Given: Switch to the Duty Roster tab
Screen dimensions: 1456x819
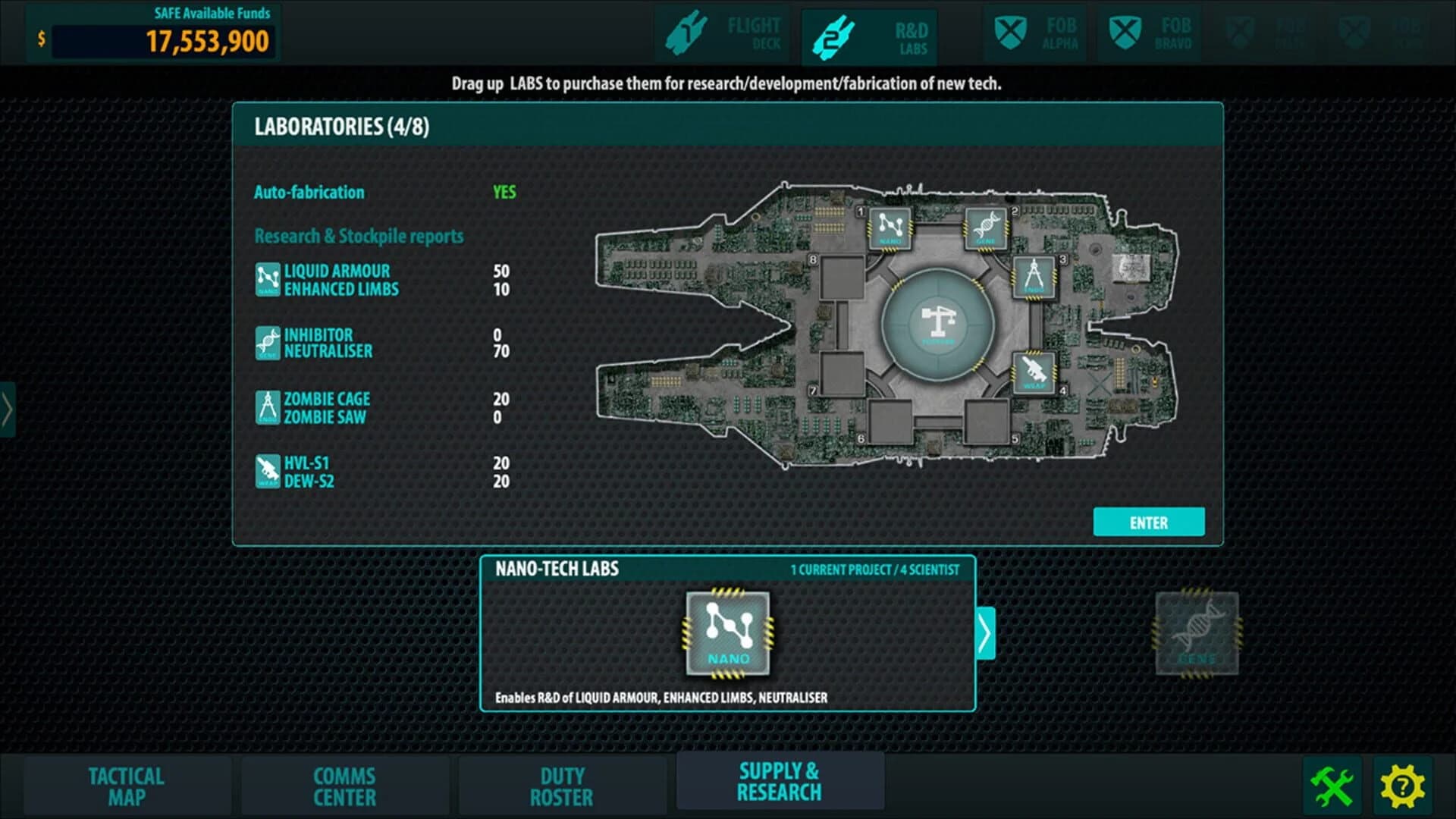Looking at the screenshot, I should click(563, 786).
